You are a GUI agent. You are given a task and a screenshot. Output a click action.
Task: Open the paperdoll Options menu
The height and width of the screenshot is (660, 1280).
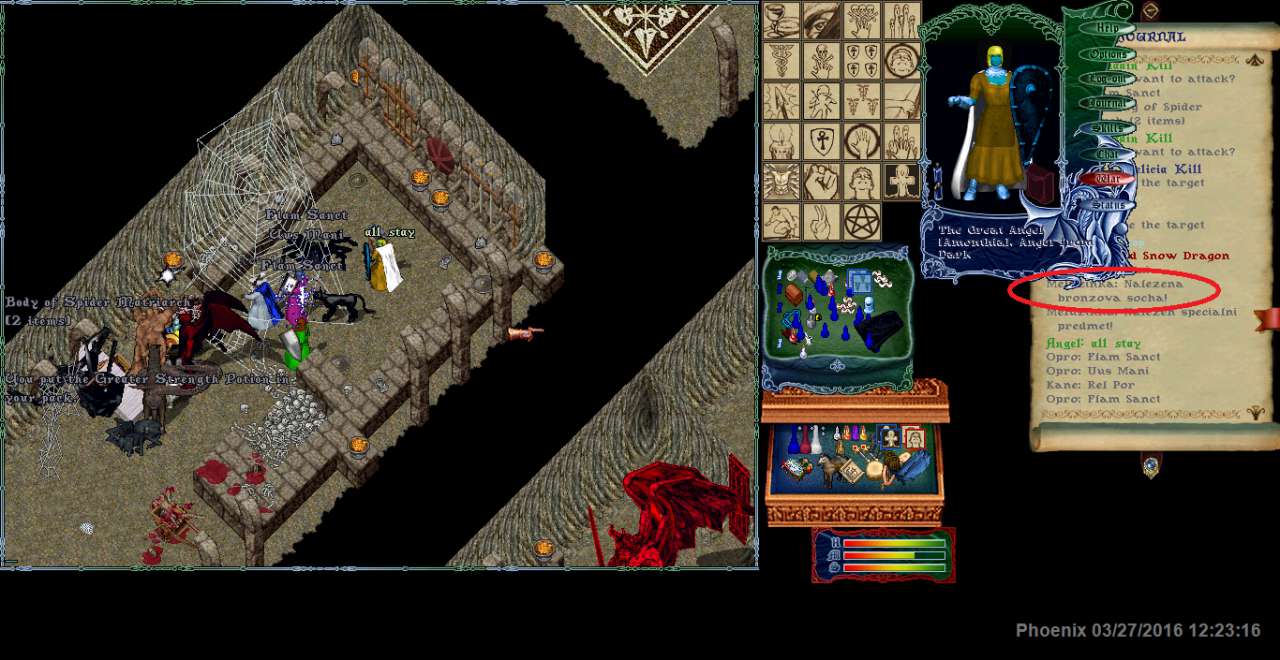click(x=1107, y=53)
